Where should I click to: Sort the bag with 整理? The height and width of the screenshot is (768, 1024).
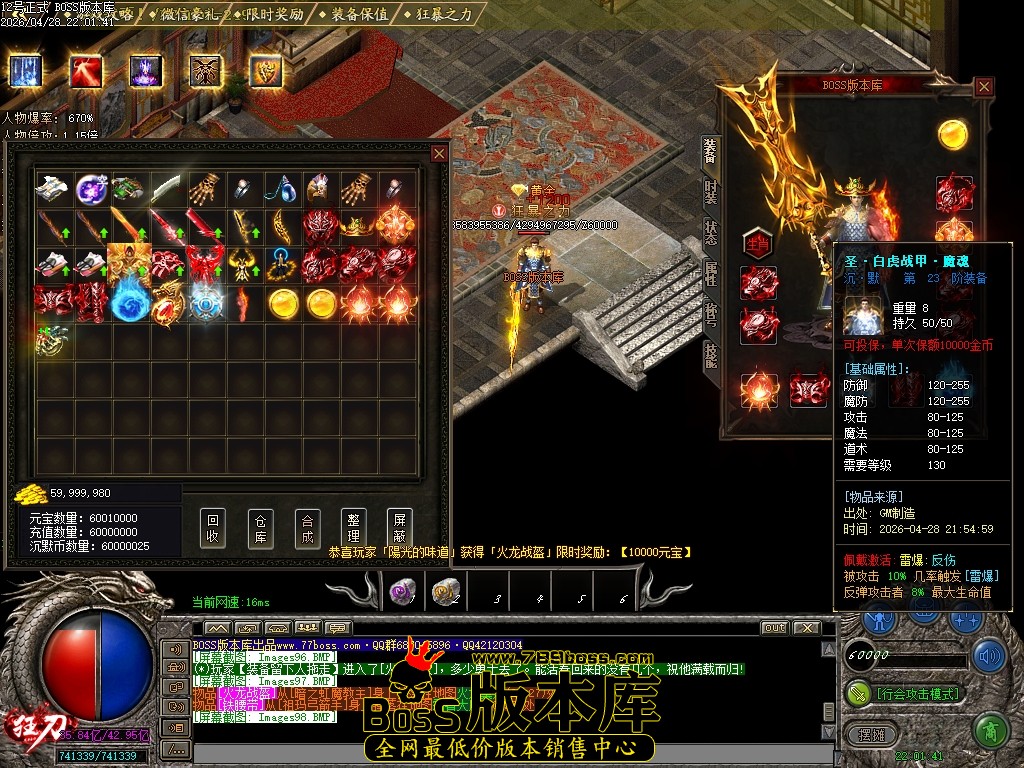(x=353, y=528)
